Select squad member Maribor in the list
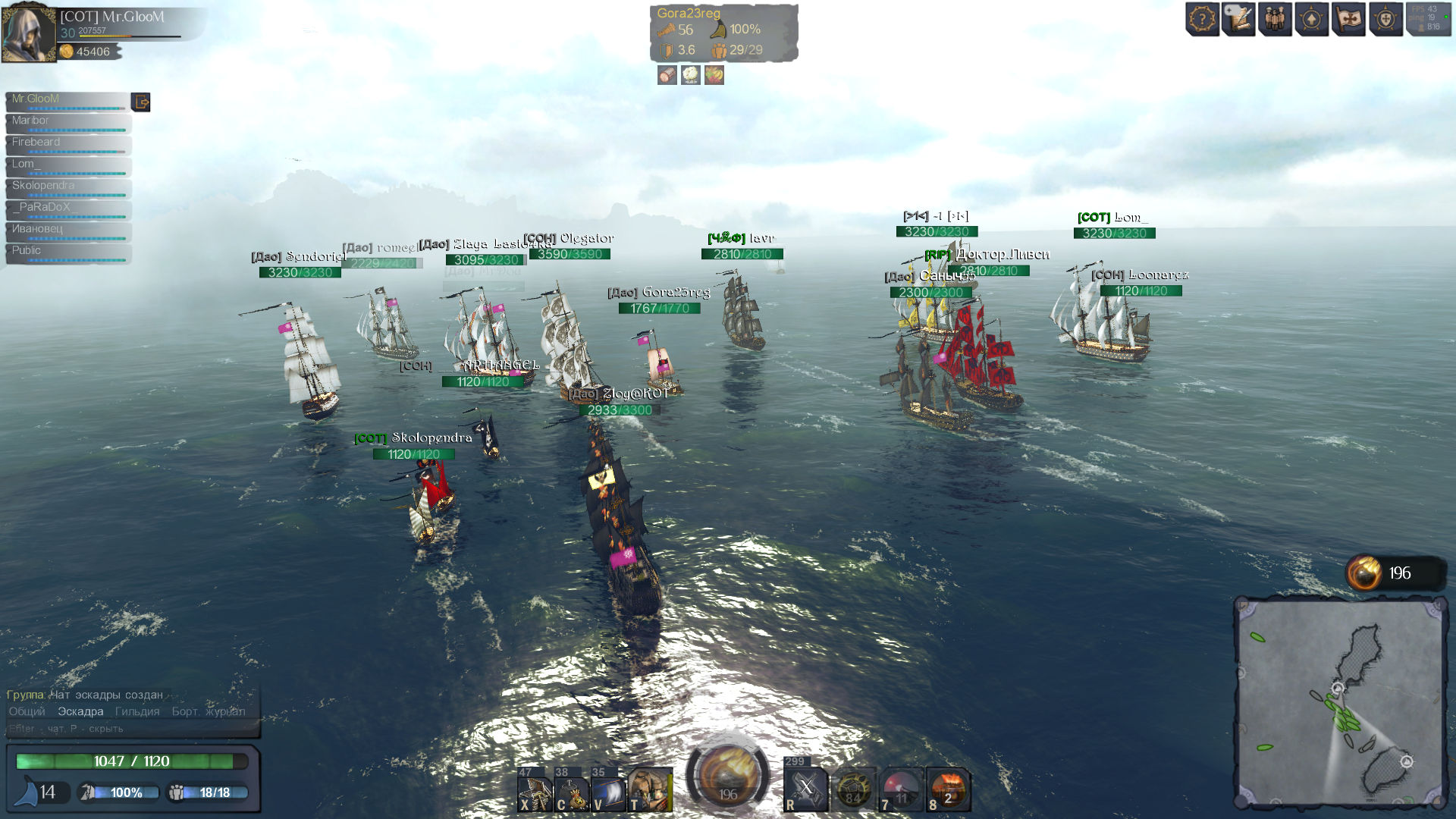This screenshot has height=819, width=1456. coord(68,122)
